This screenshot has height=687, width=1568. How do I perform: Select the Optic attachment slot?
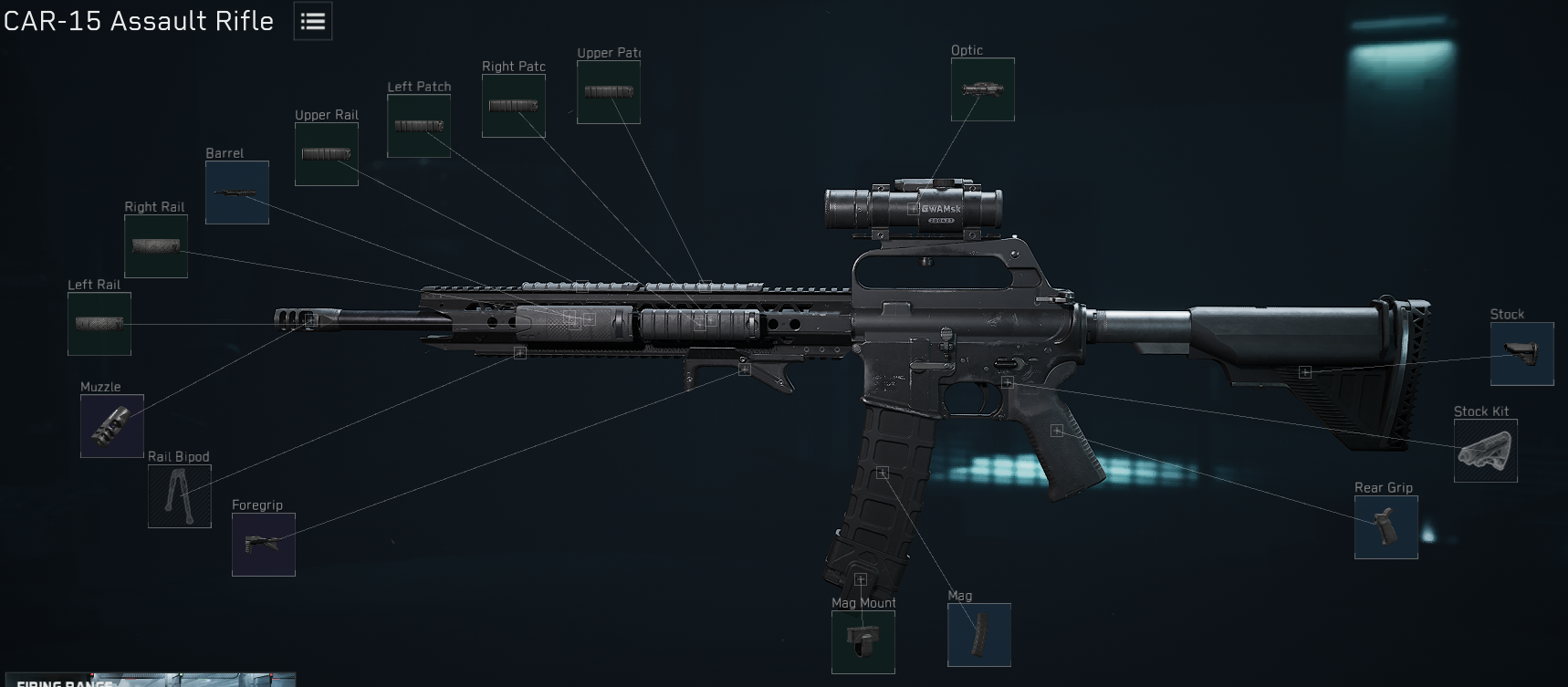pyautogui.click(x=982, y=89)
